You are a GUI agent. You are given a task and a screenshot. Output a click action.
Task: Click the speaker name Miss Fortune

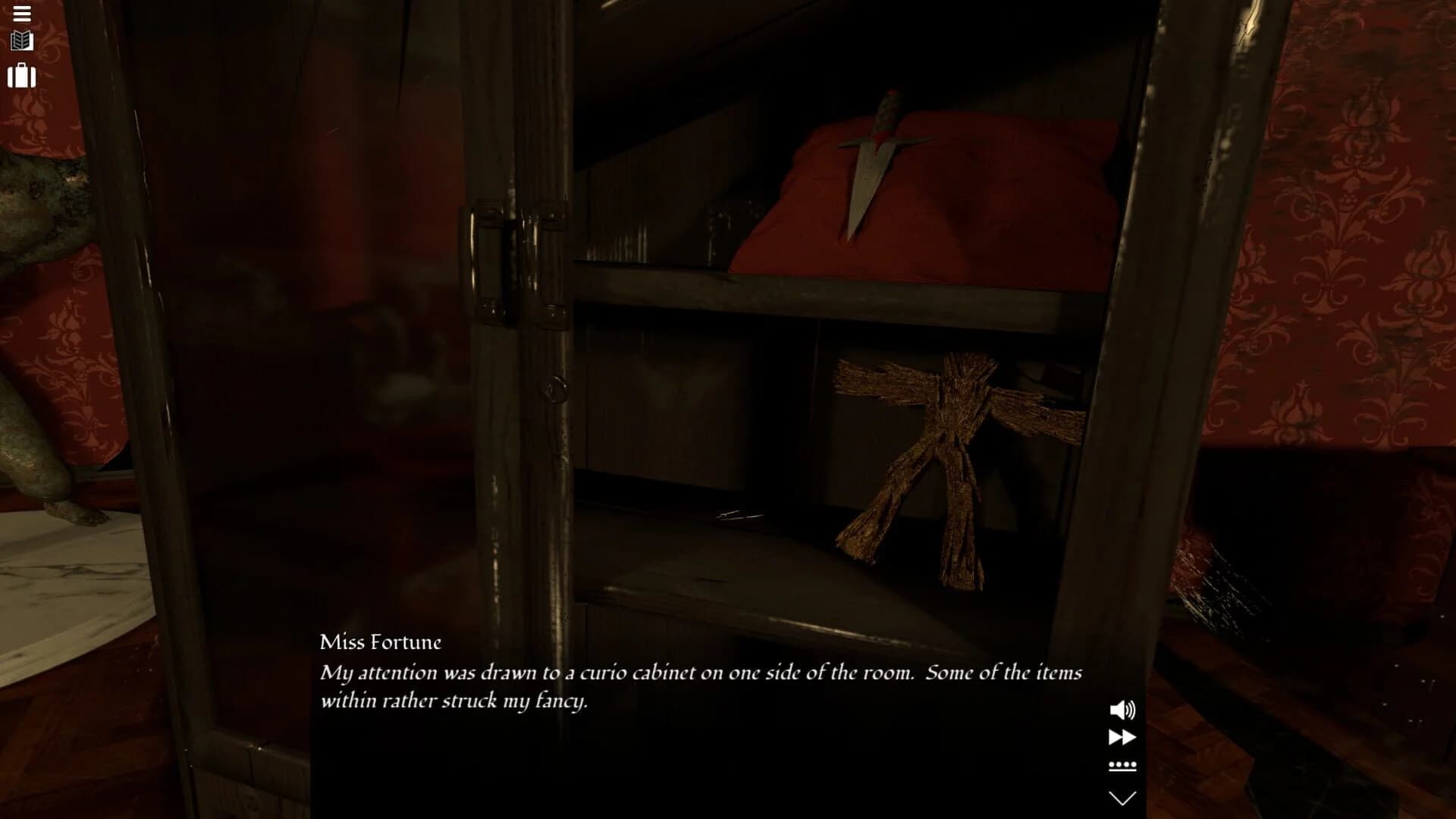381,641
